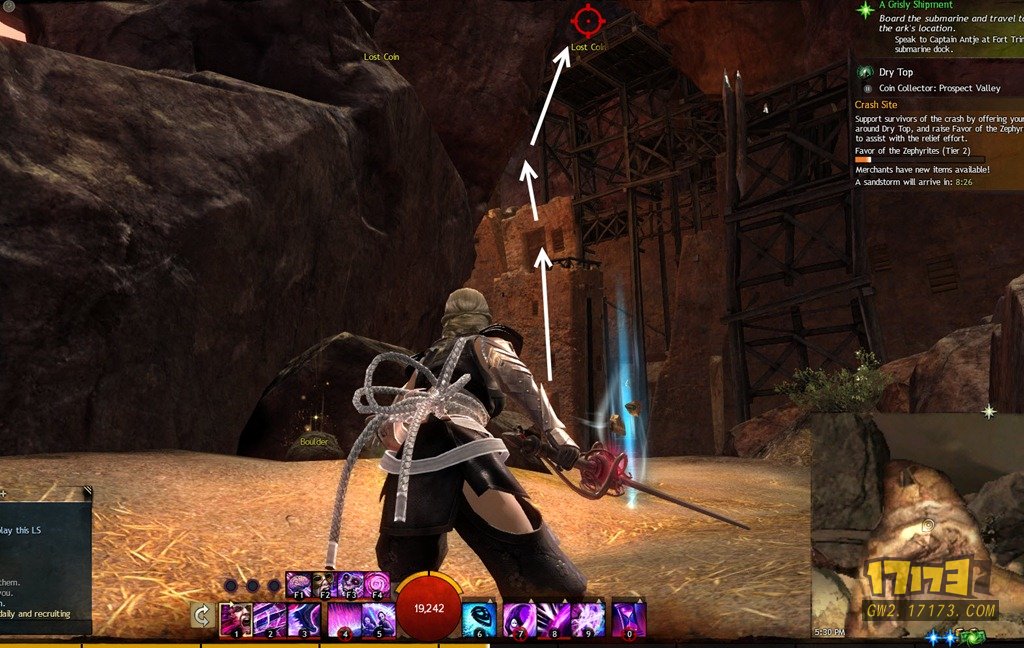Use the F1 brain shatter skill
This screenshot has height=648, width=1024.
pos(299,584)
